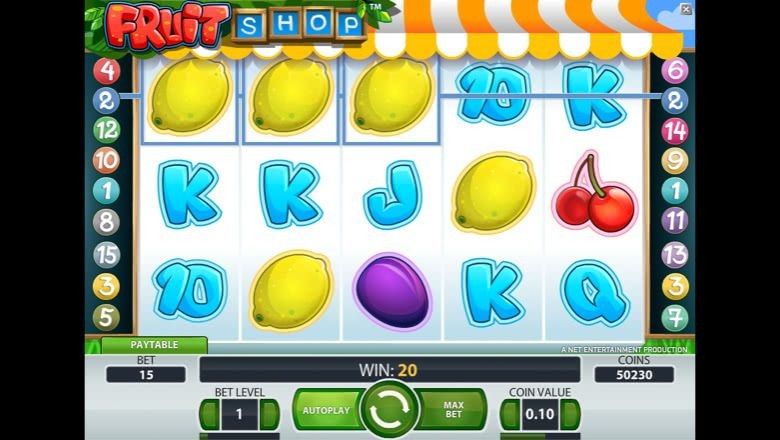Select the payline 15 badge

tap(106, 254)
